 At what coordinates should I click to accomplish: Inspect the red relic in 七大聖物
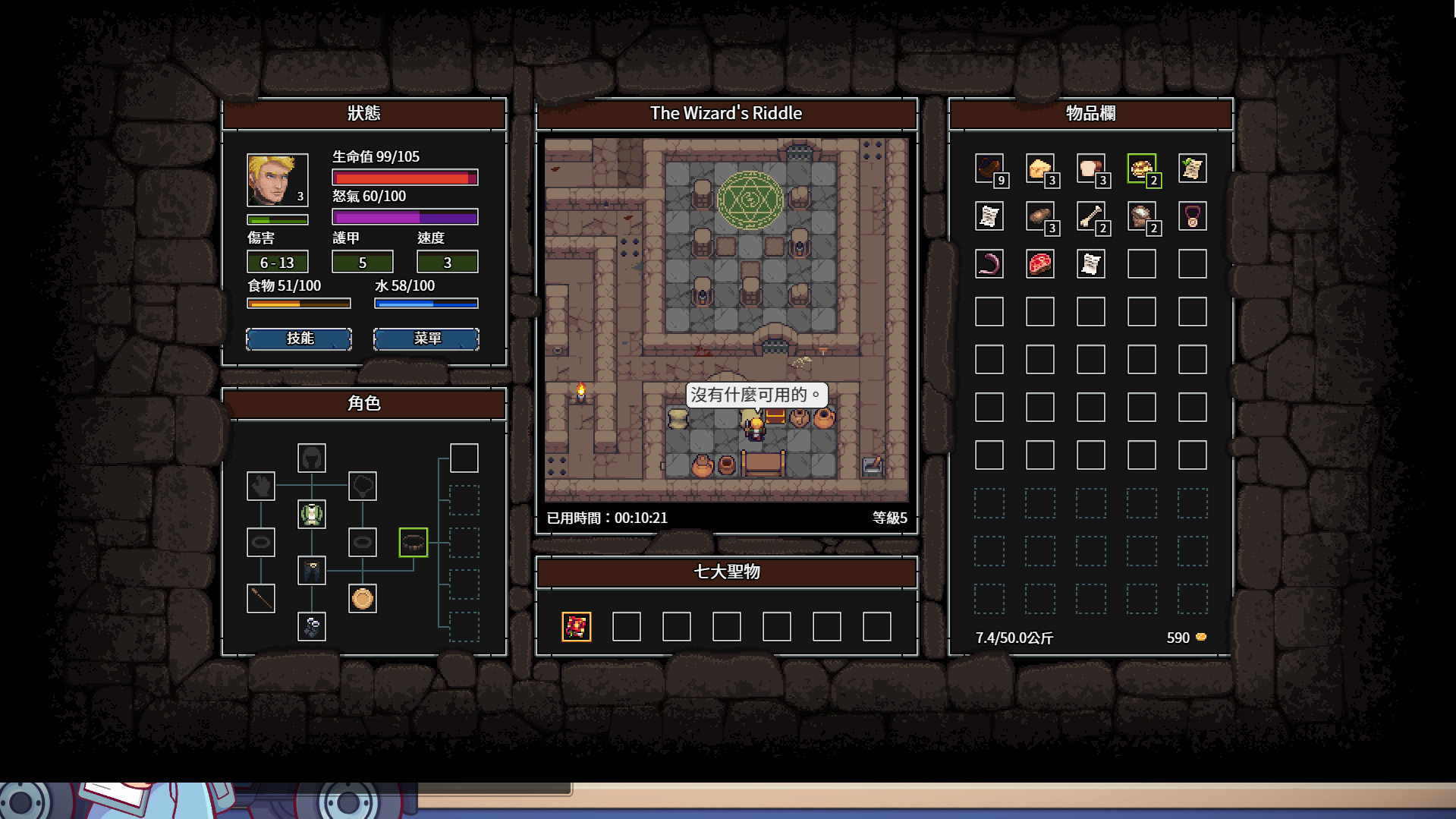(576, 626)
